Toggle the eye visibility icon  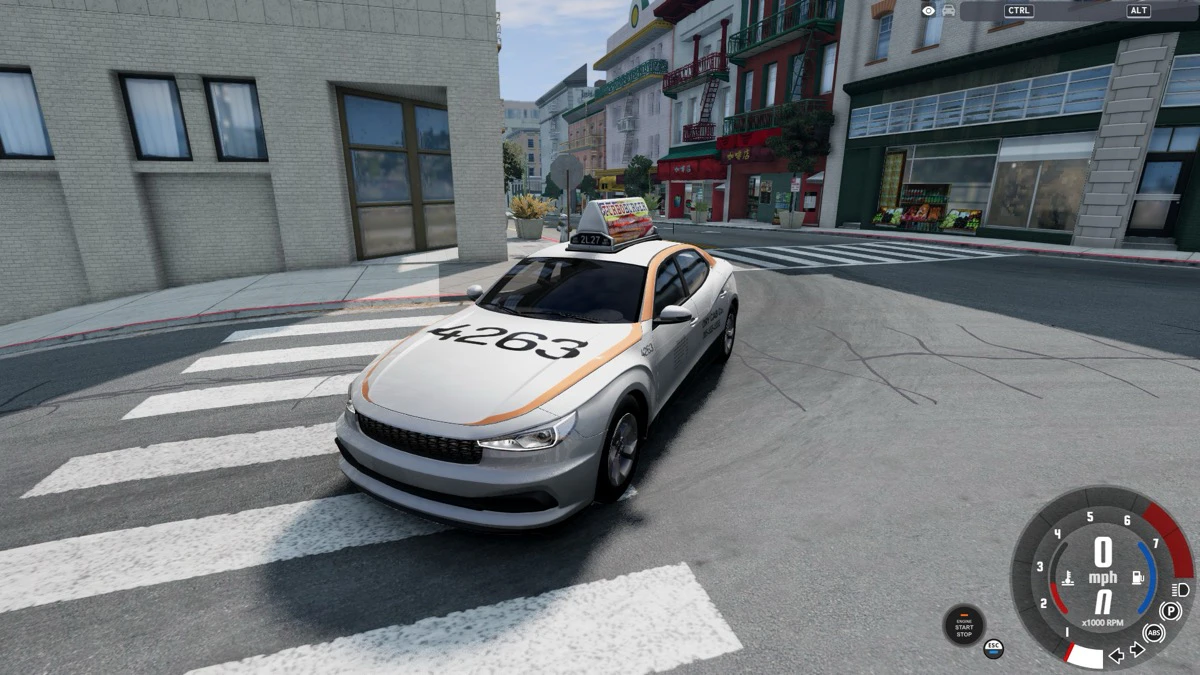click(929, 10)
